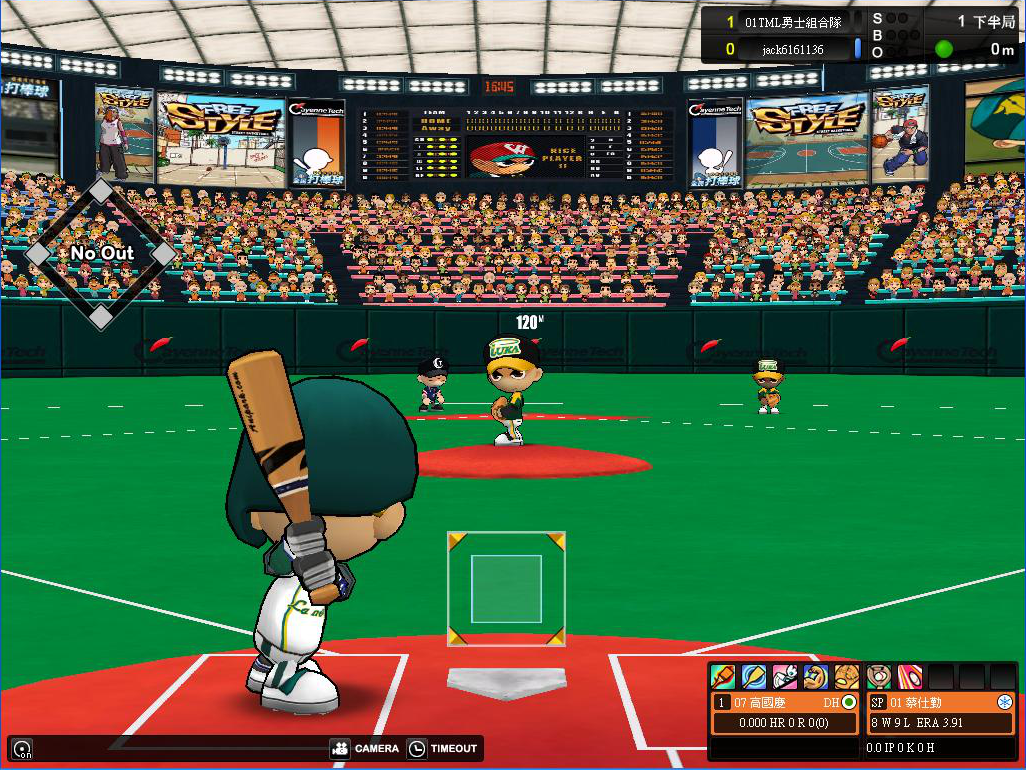This screenshot has height=770, width=1026.
Task: Select the flaming bat skill icon
Action: pos(722,677)
